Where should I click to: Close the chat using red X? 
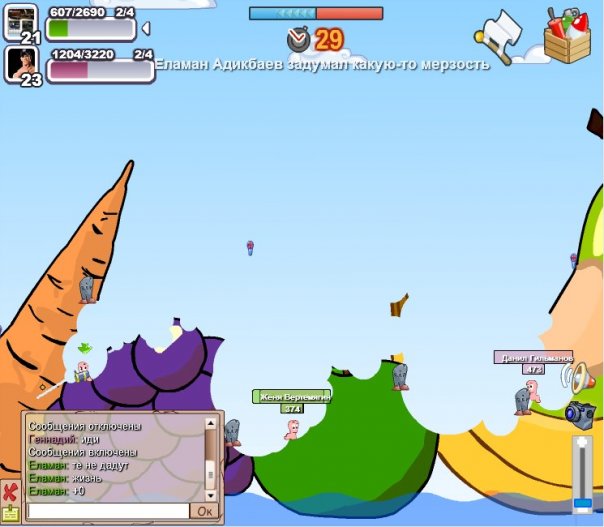(x=10, y=493)
